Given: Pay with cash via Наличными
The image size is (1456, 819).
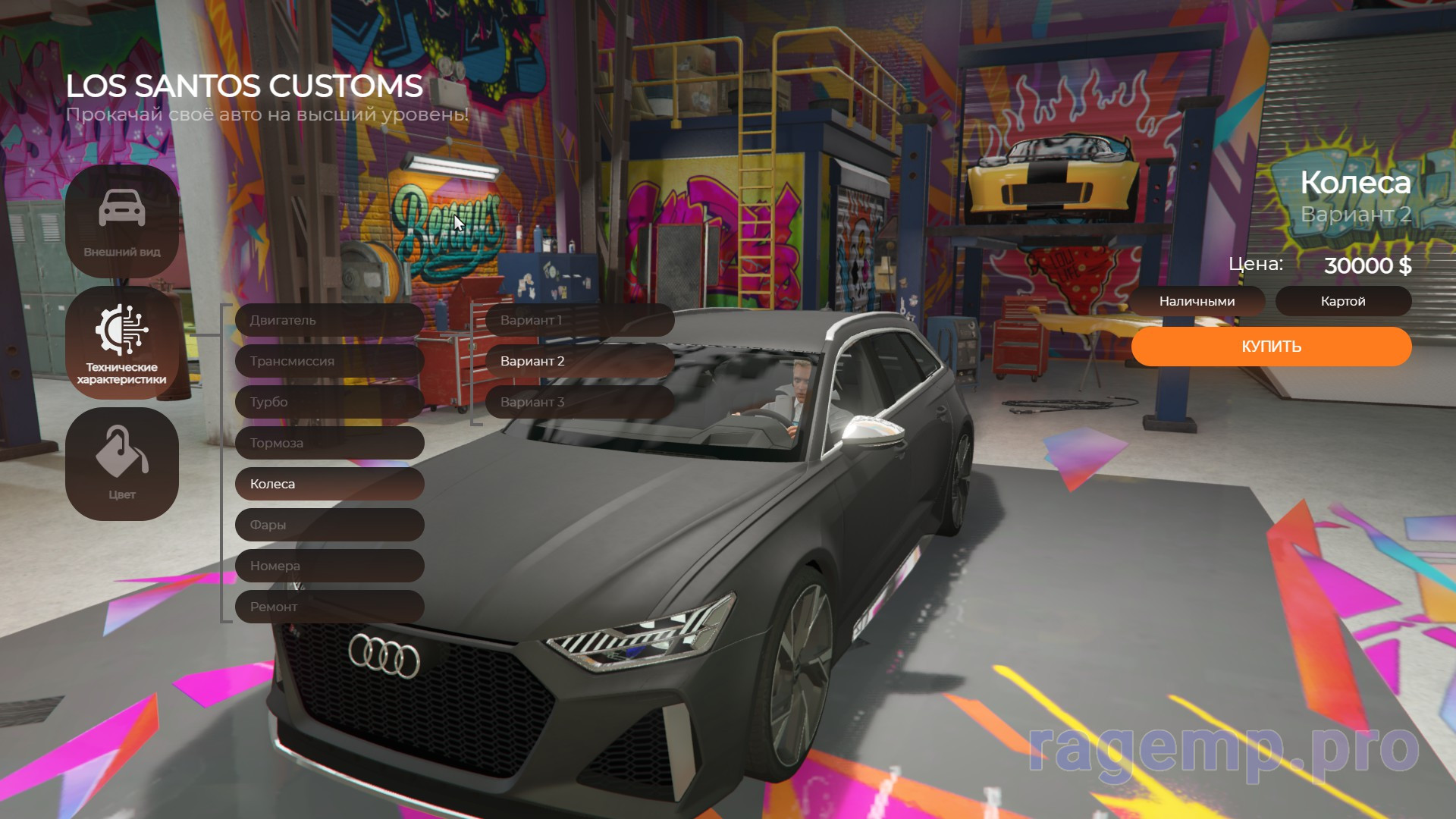Looking at the screenshot, I should [x=1197, y=301].
